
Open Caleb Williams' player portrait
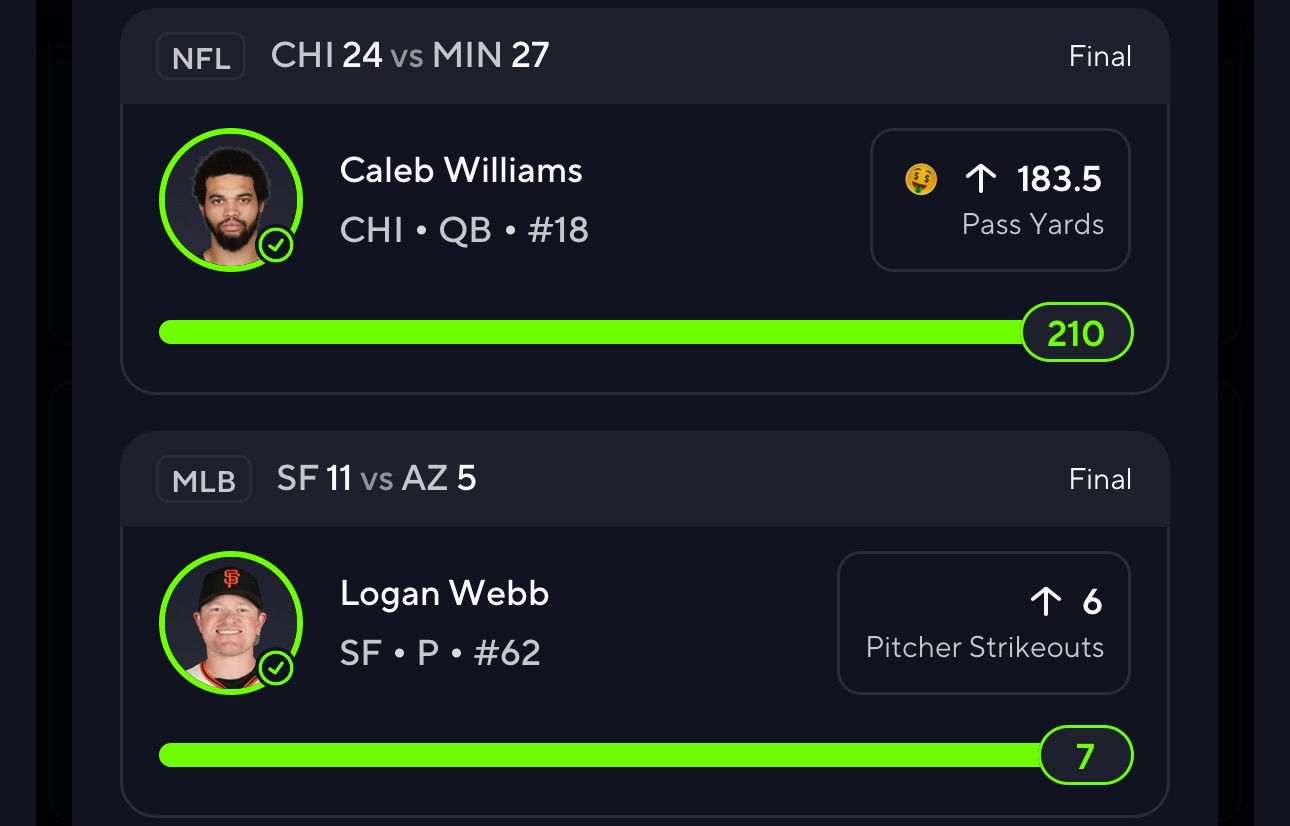230,200
